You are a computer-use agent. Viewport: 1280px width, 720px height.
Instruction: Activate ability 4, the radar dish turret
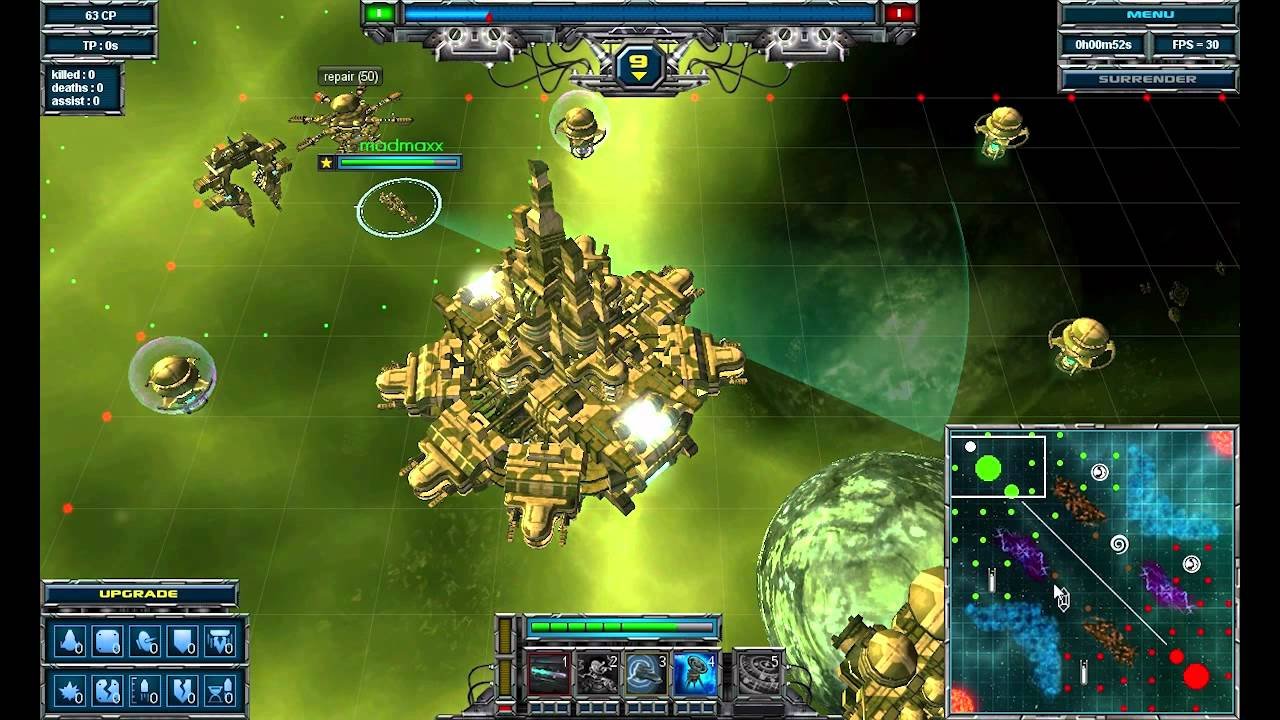coord(695,673)
